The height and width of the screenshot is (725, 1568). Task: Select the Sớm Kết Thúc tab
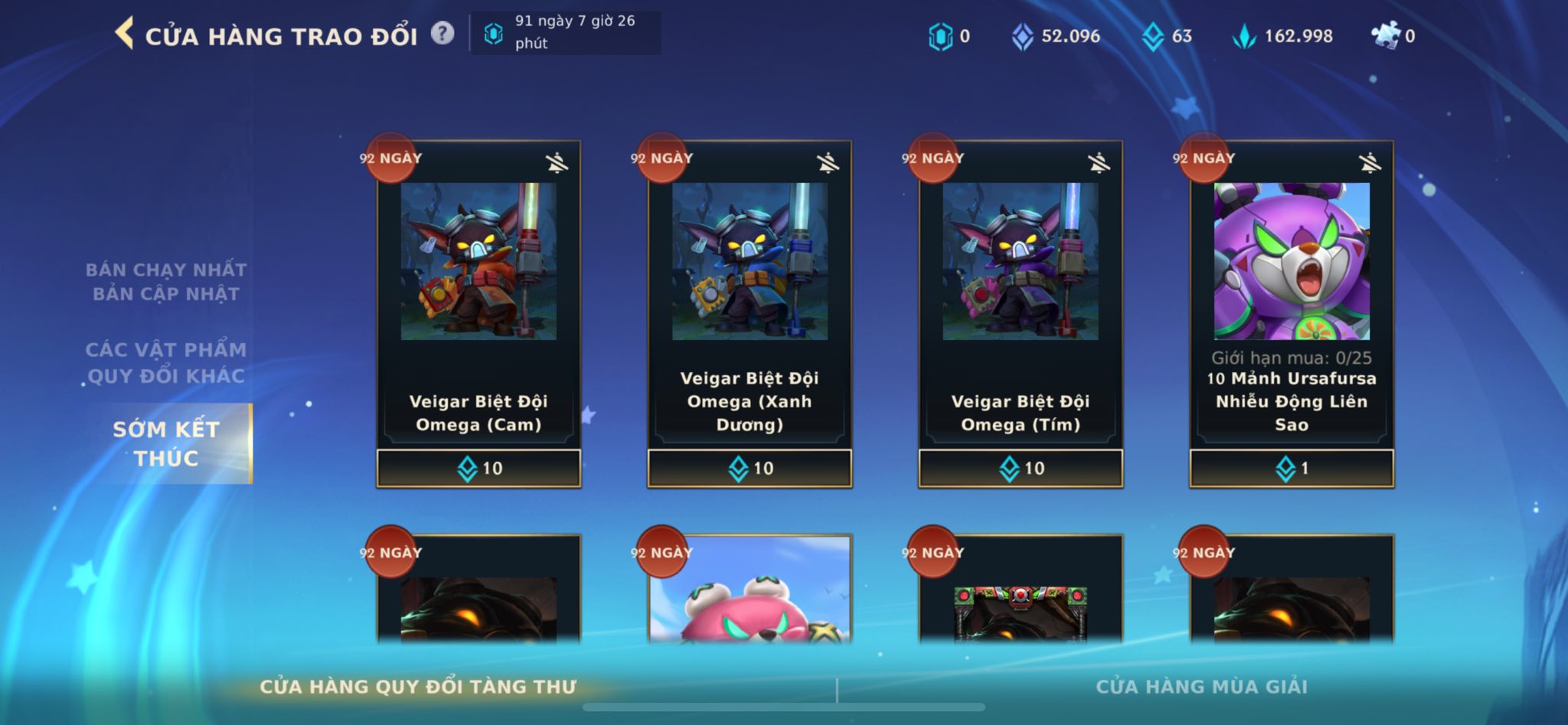point(167,443)
